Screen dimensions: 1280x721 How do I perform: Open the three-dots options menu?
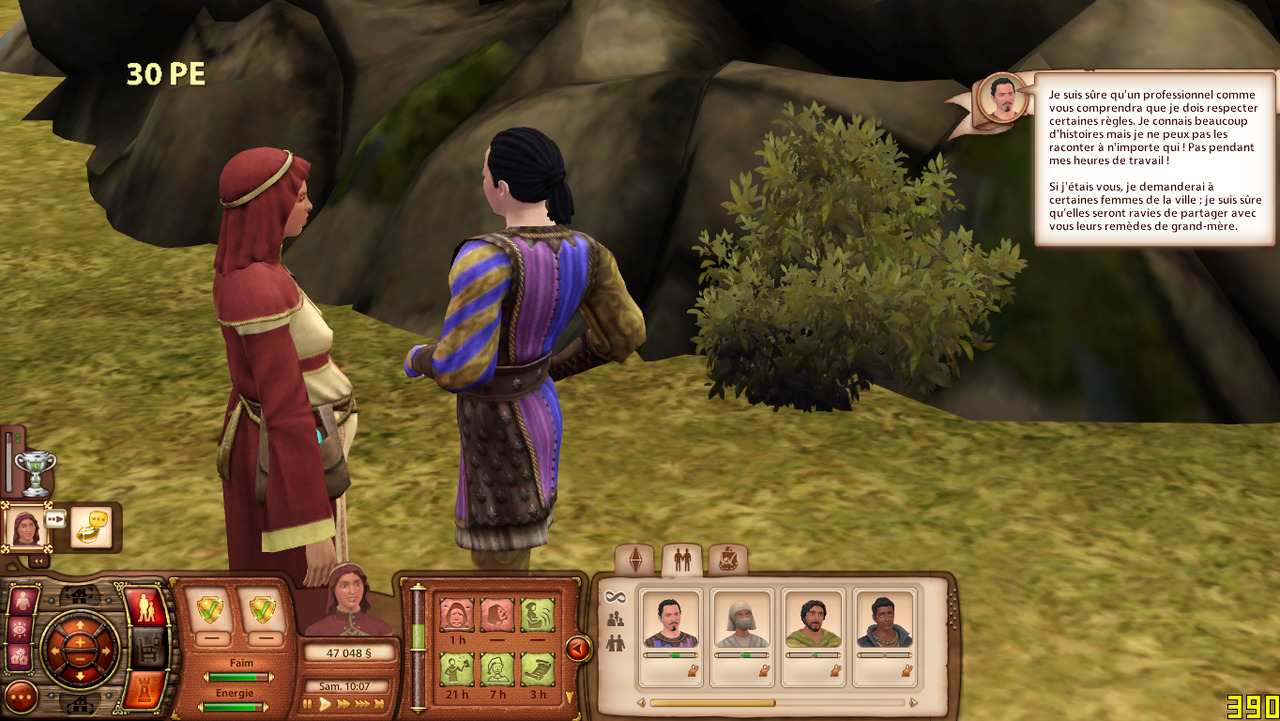click(x=21, y=696)
